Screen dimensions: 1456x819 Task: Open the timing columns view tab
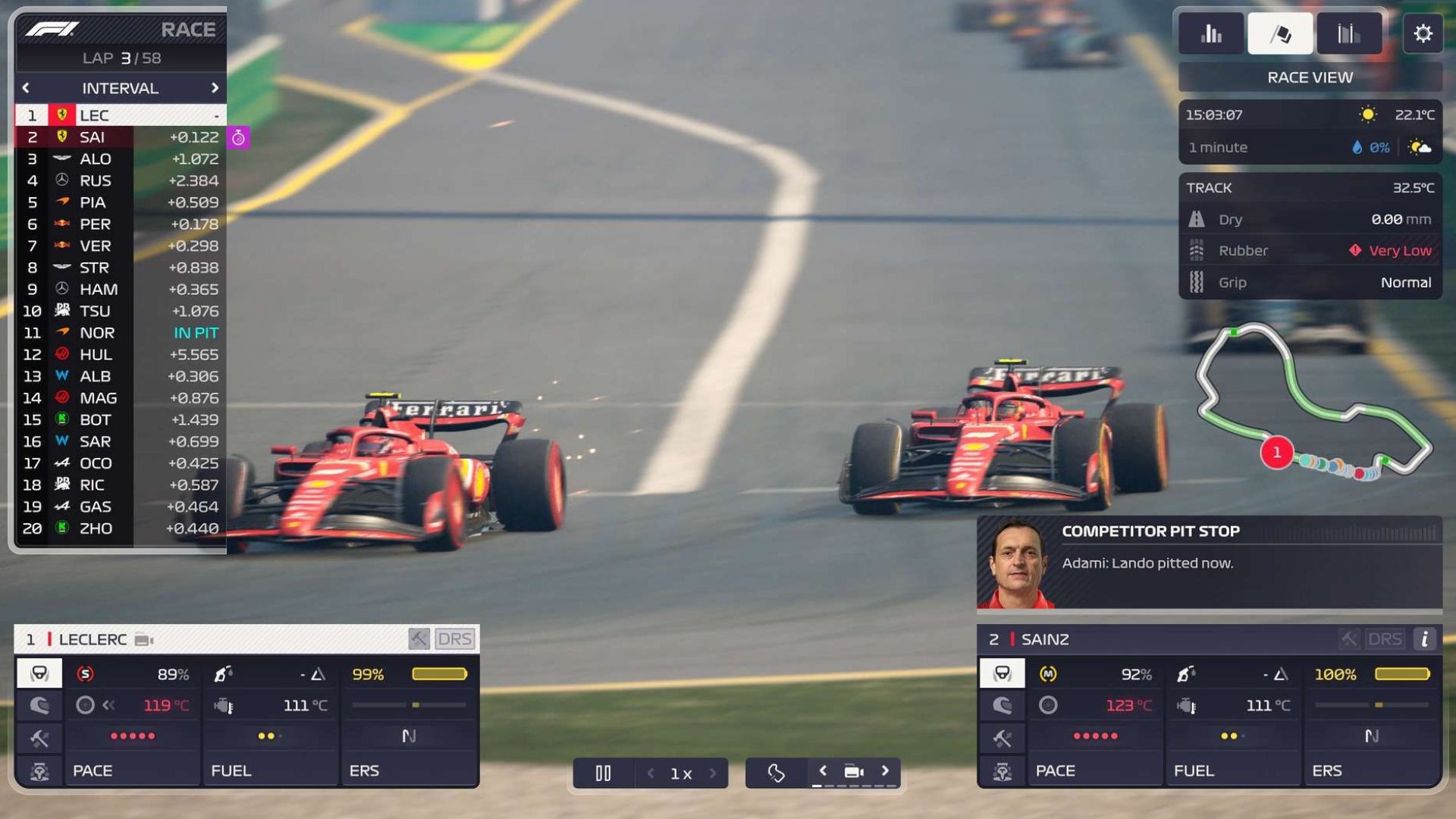1348,33
